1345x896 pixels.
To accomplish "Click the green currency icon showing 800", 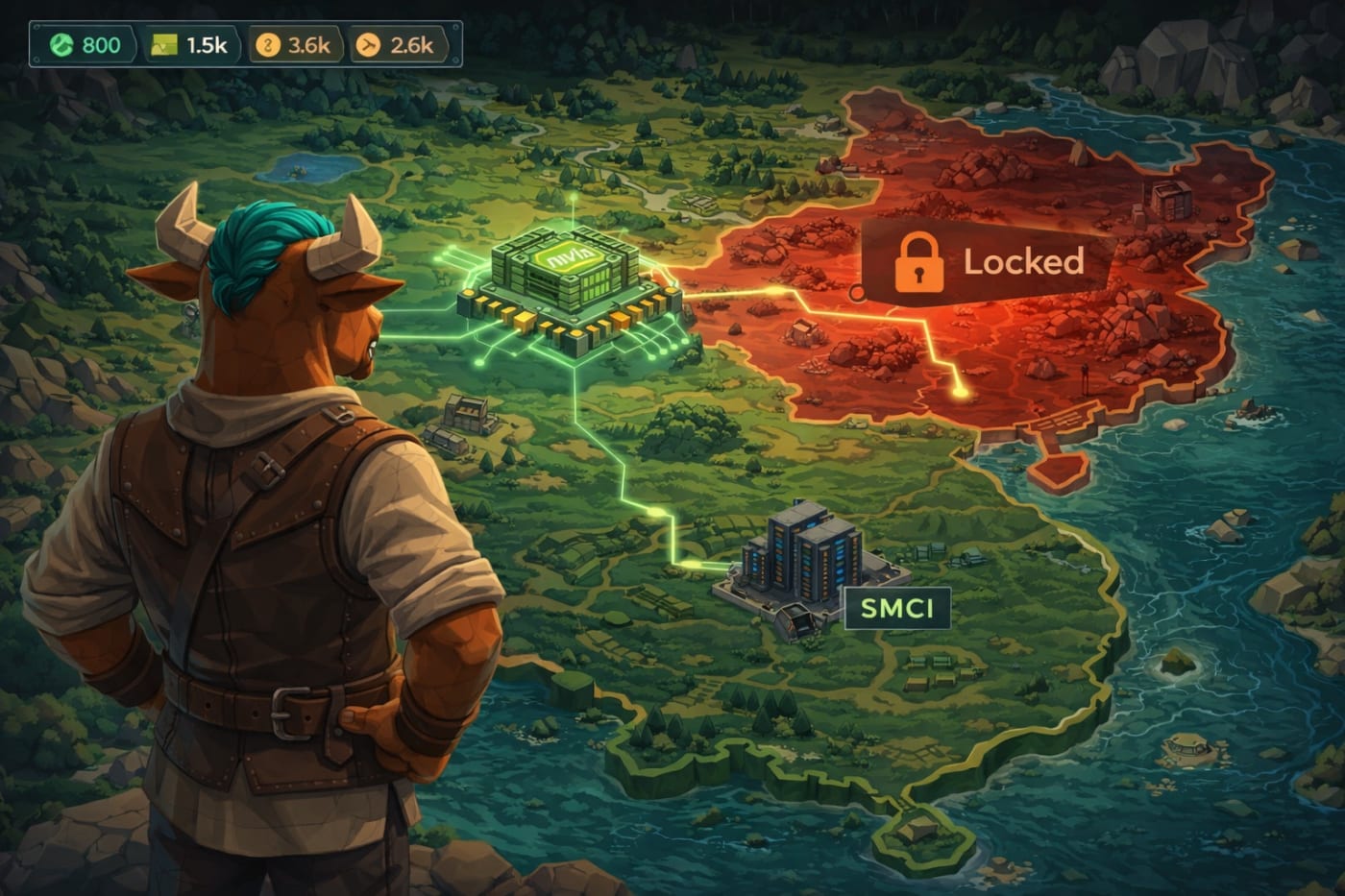I will (x=63, y=44).
